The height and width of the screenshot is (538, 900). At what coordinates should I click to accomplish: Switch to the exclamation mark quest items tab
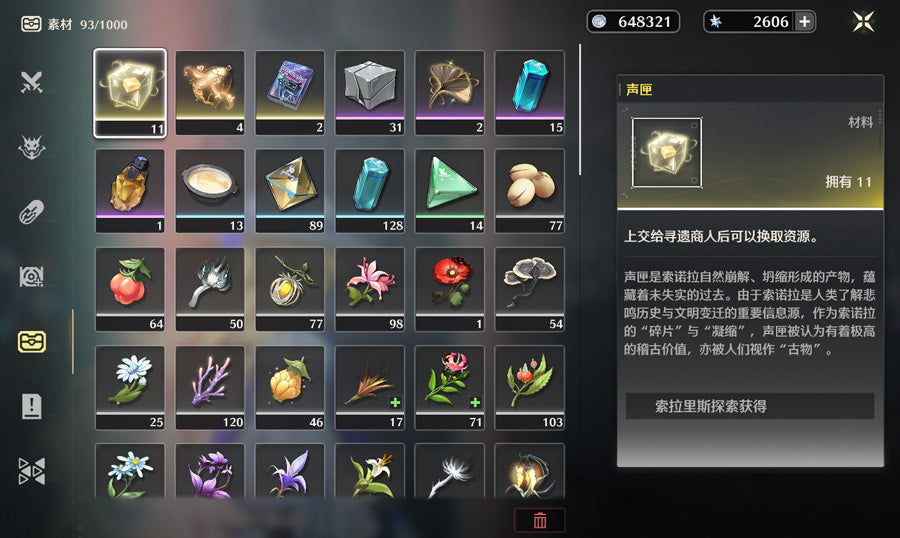click(31, 406)
